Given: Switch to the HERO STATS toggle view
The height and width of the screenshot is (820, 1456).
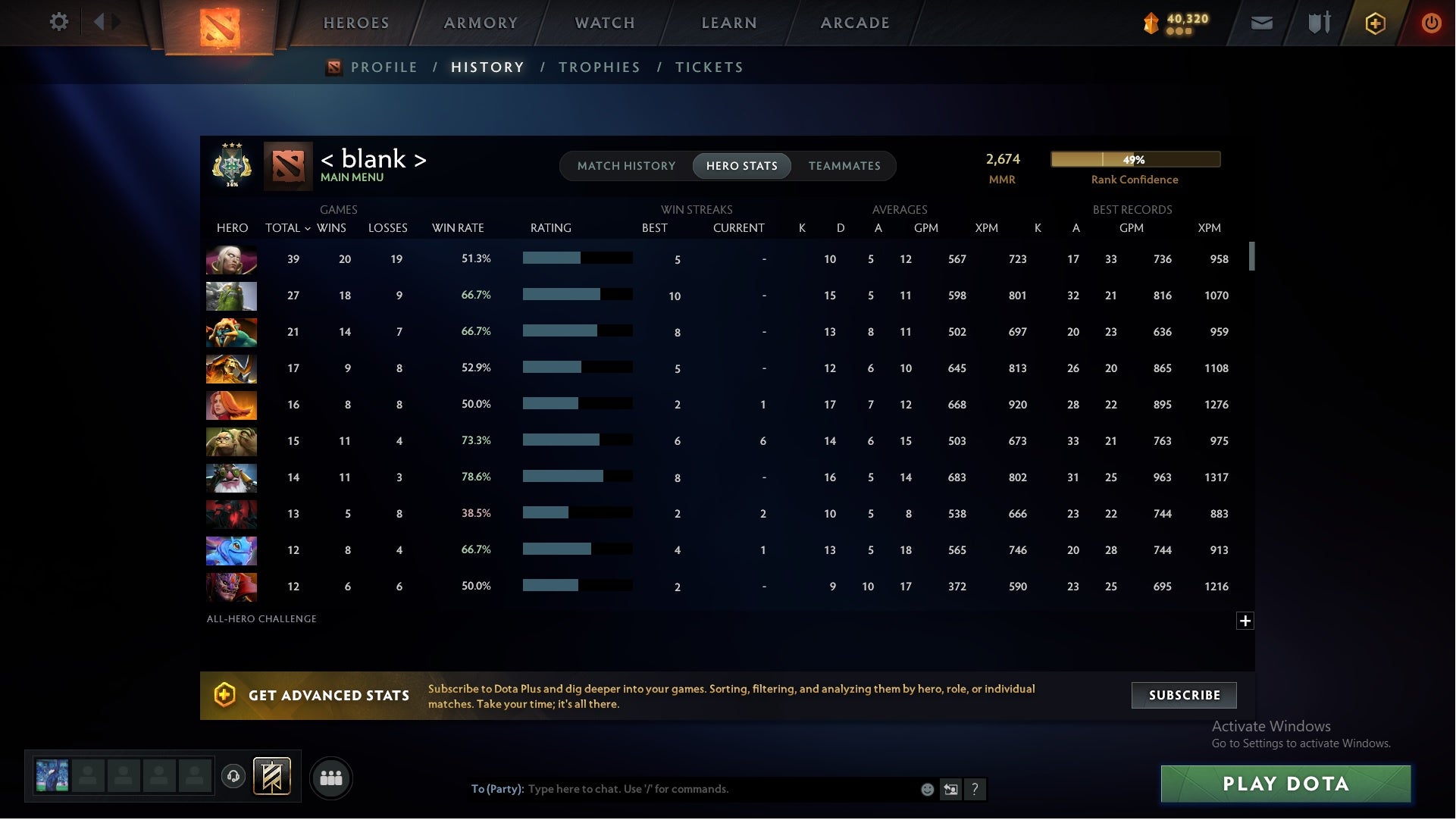Looking at the screenshot, I should [x=741, y=165].
